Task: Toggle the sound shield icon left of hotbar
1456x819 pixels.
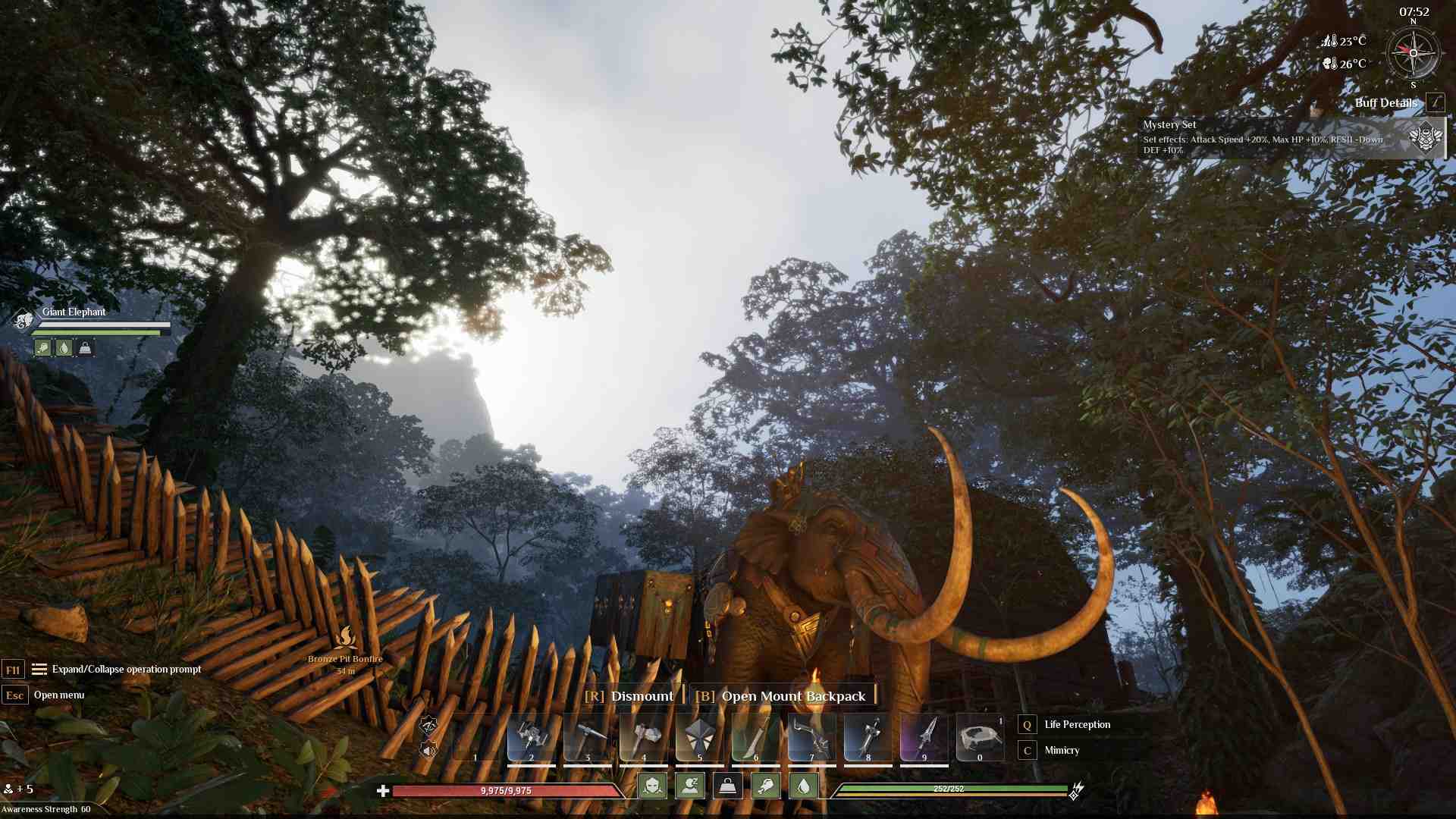Action: tap(429, 750)
